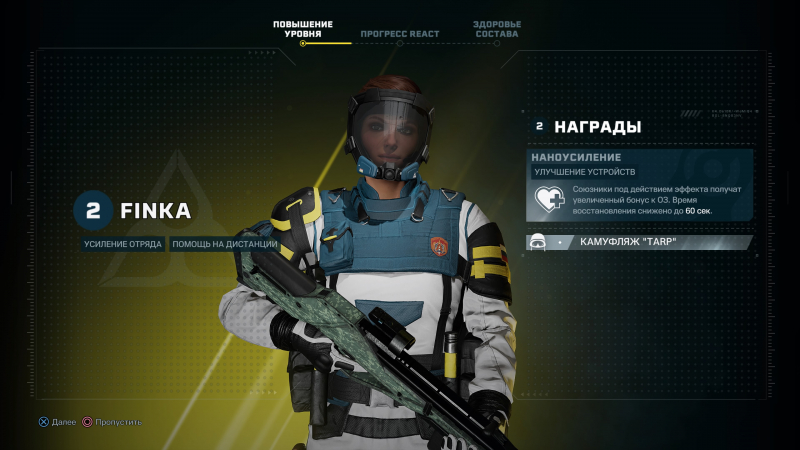
Task: Switch to the Повышение уровня tab
Action: [x=302, y=29]
